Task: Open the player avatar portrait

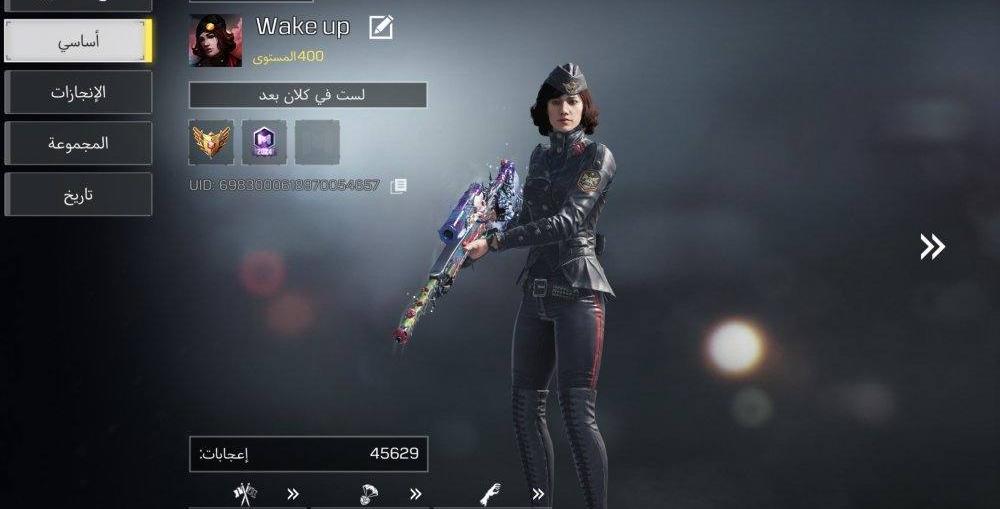Action: (215, 41)
